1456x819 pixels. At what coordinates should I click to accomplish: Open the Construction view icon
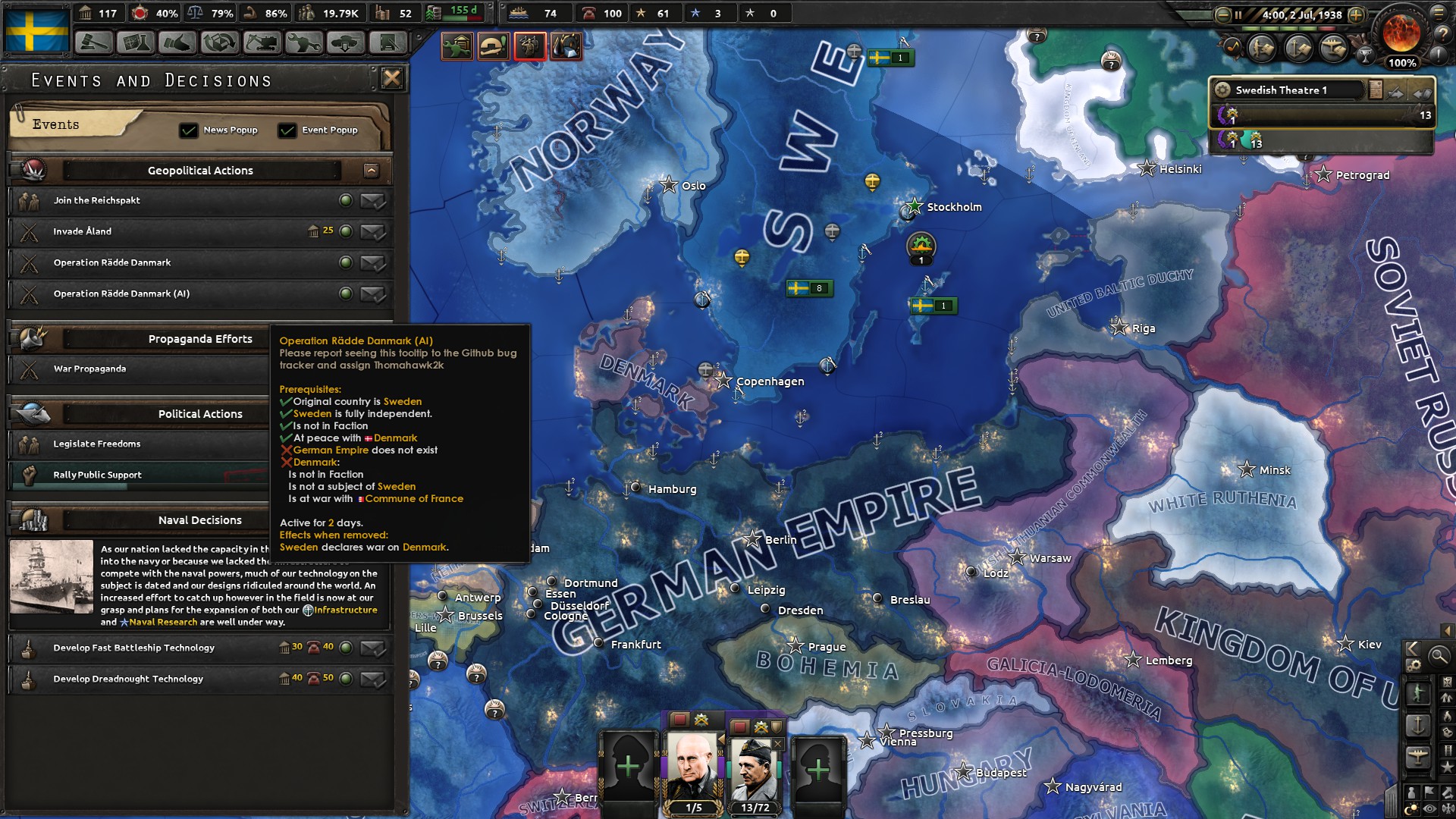click(262, 44)
